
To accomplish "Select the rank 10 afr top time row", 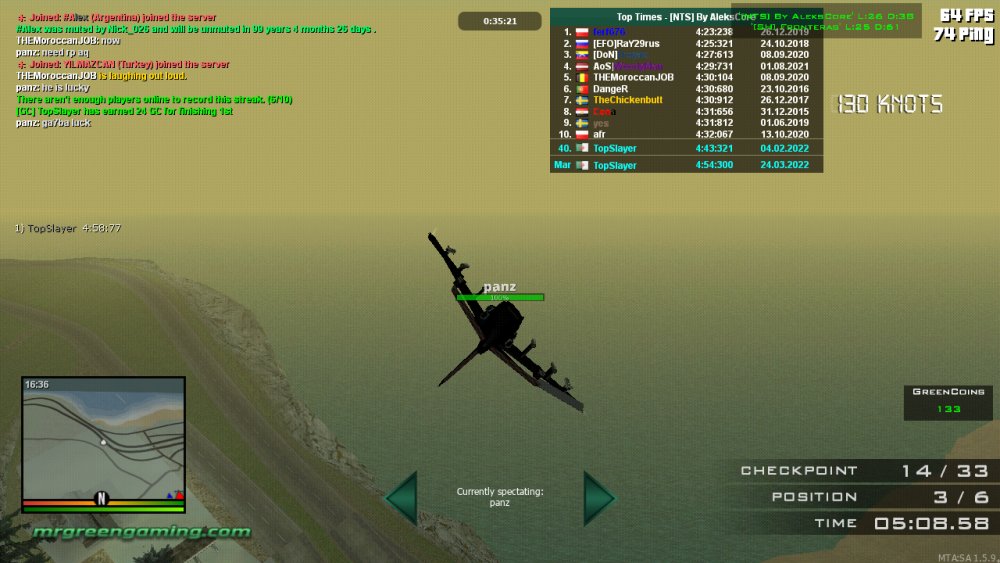I will pyautogui.click(x=686, y=134).
